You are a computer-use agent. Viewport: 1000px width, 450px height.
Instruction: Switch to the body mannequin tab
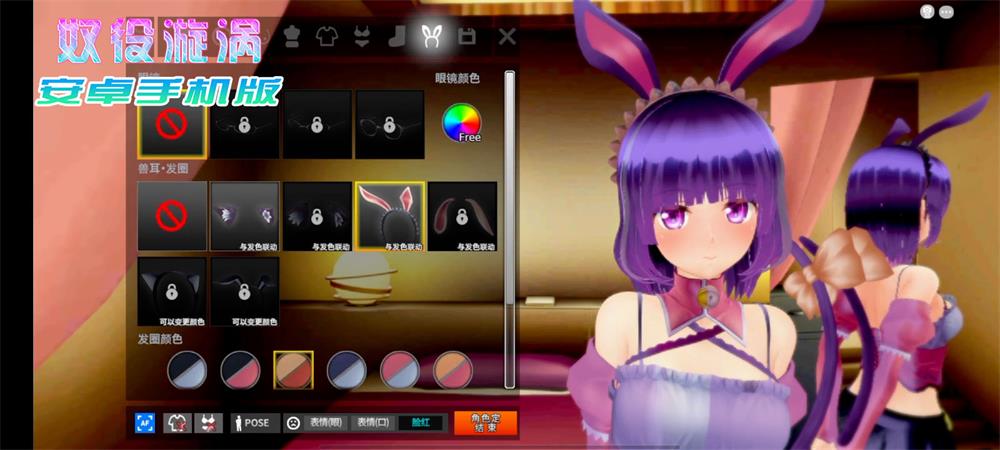pos(292,37)
